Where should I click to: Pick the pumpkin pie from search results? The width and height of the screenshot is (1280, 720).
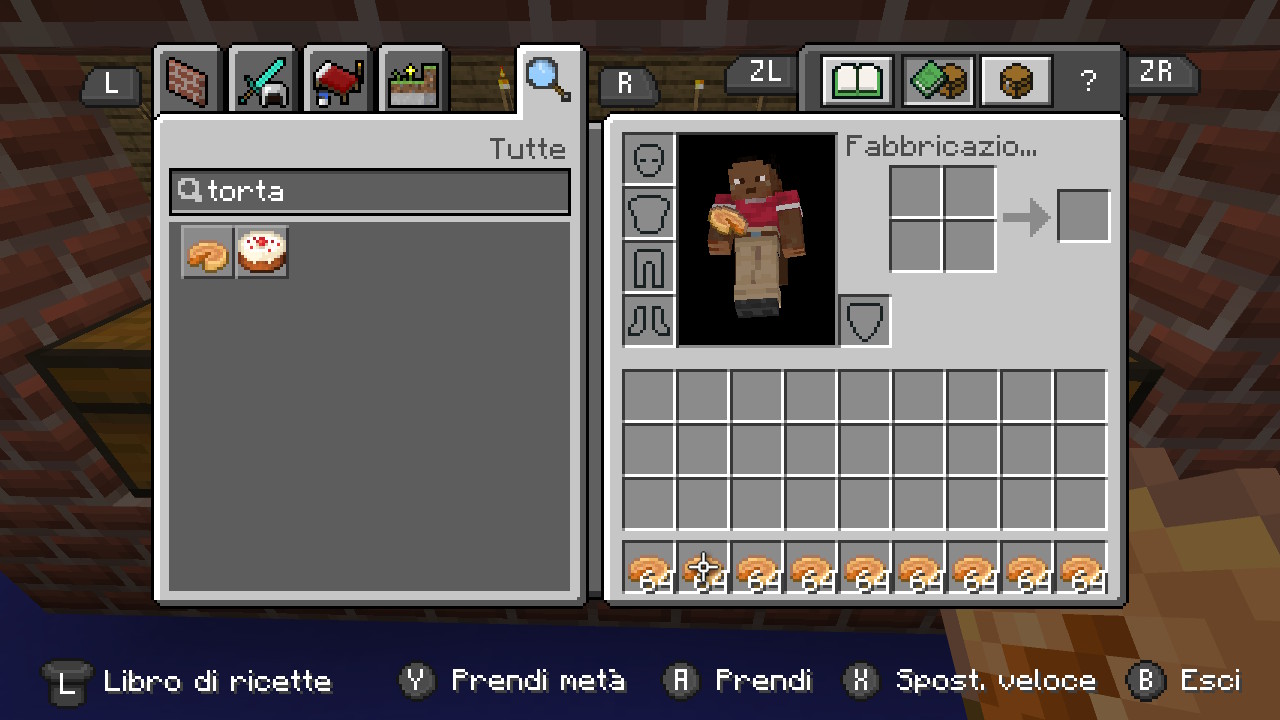[208, 252]
